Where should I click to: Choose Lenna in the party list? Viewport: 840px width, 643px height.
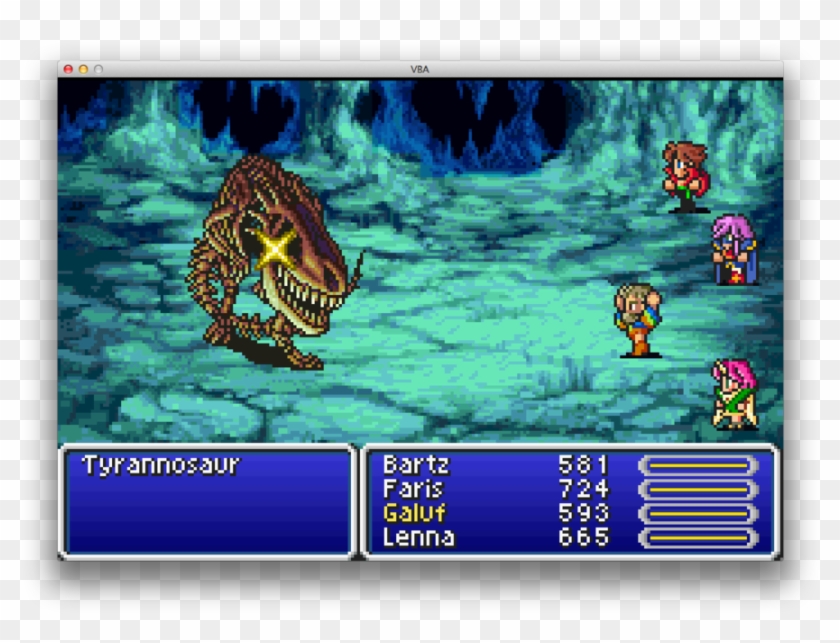click(x=418, y=537)
